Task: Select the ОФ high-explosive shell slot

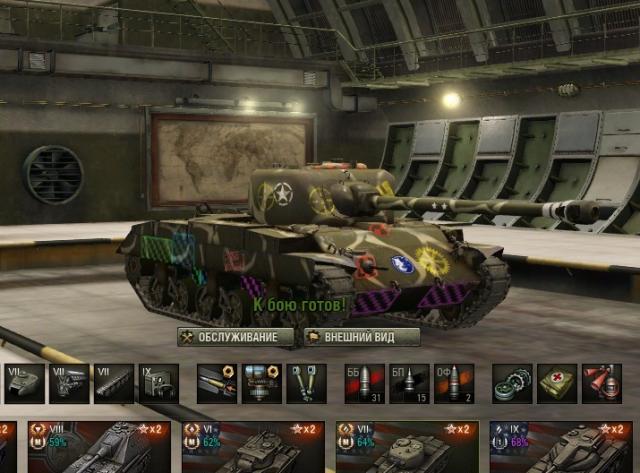Action: (453, 382)
